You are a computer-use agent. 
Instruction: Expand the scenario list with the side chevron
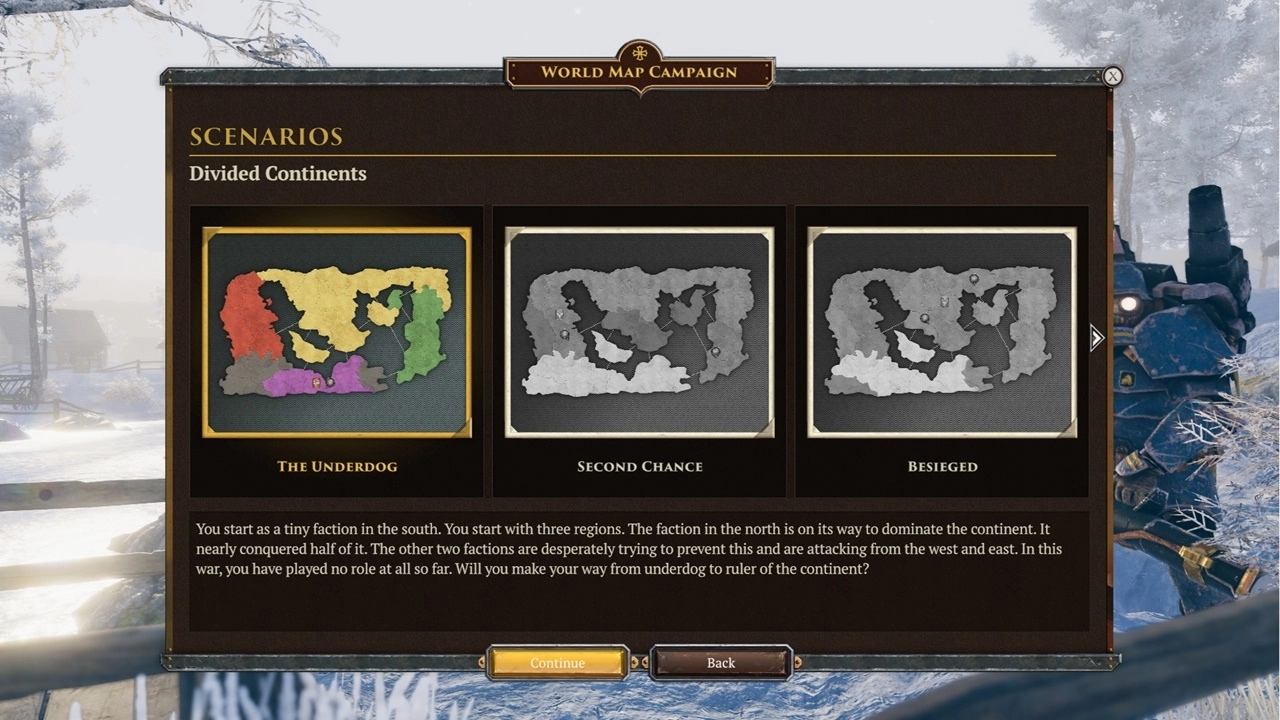(1096, 338)
